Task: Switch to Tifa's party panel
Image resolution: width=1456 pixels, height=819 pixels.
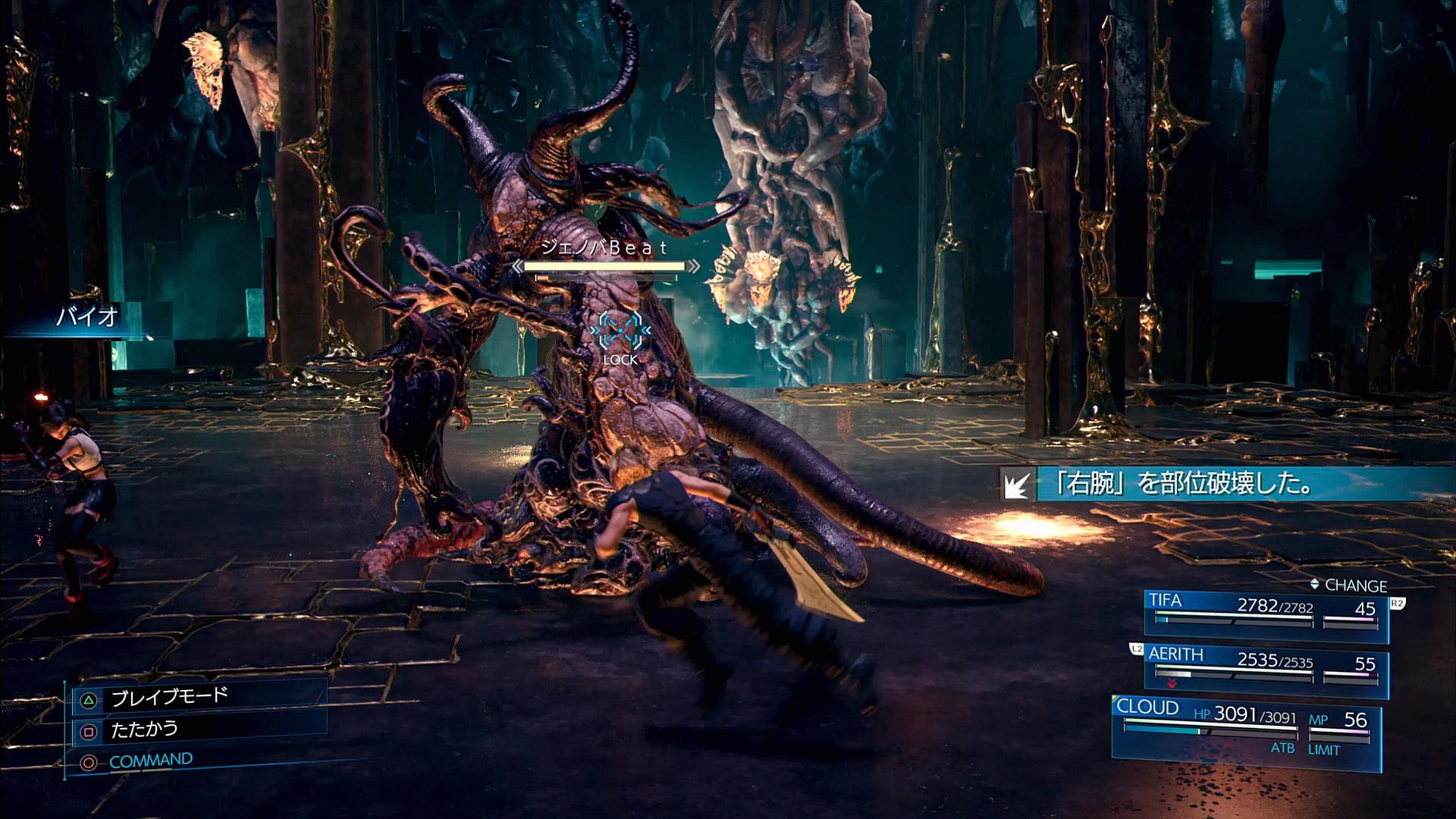Action: click(1265, 613)
